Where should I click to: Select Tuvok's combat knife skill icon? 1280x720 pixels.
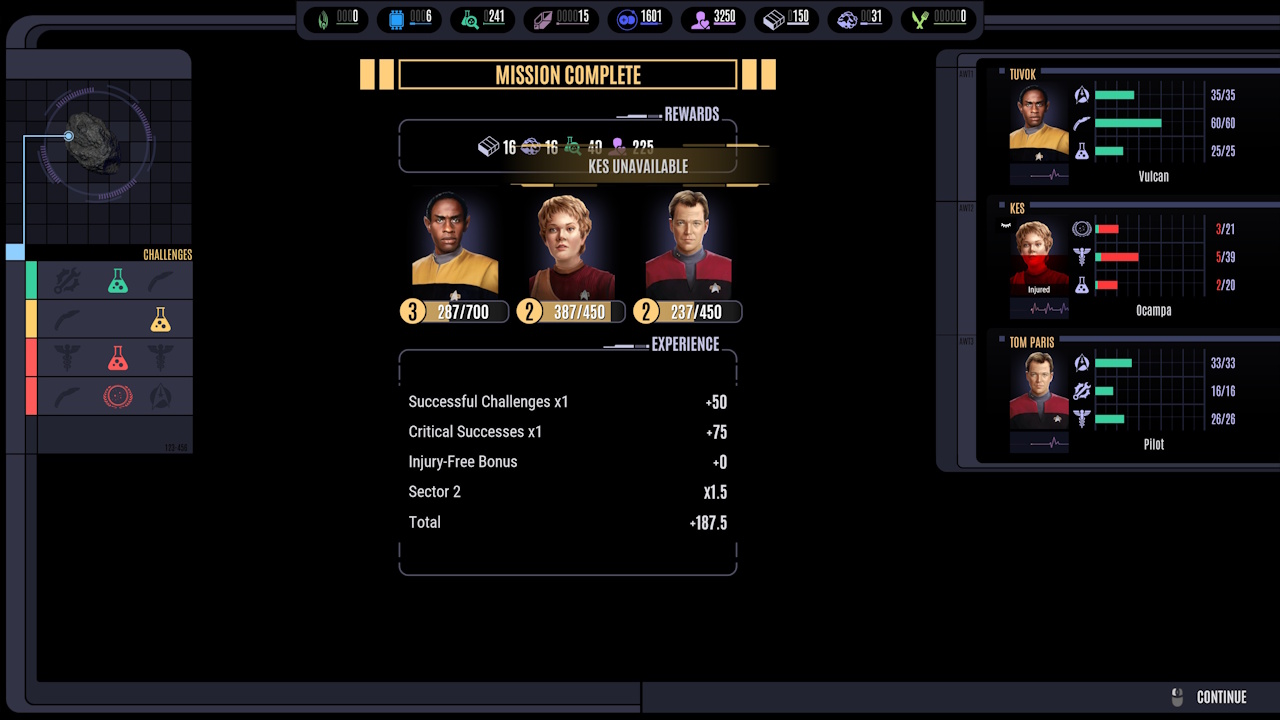[1080, 123]
